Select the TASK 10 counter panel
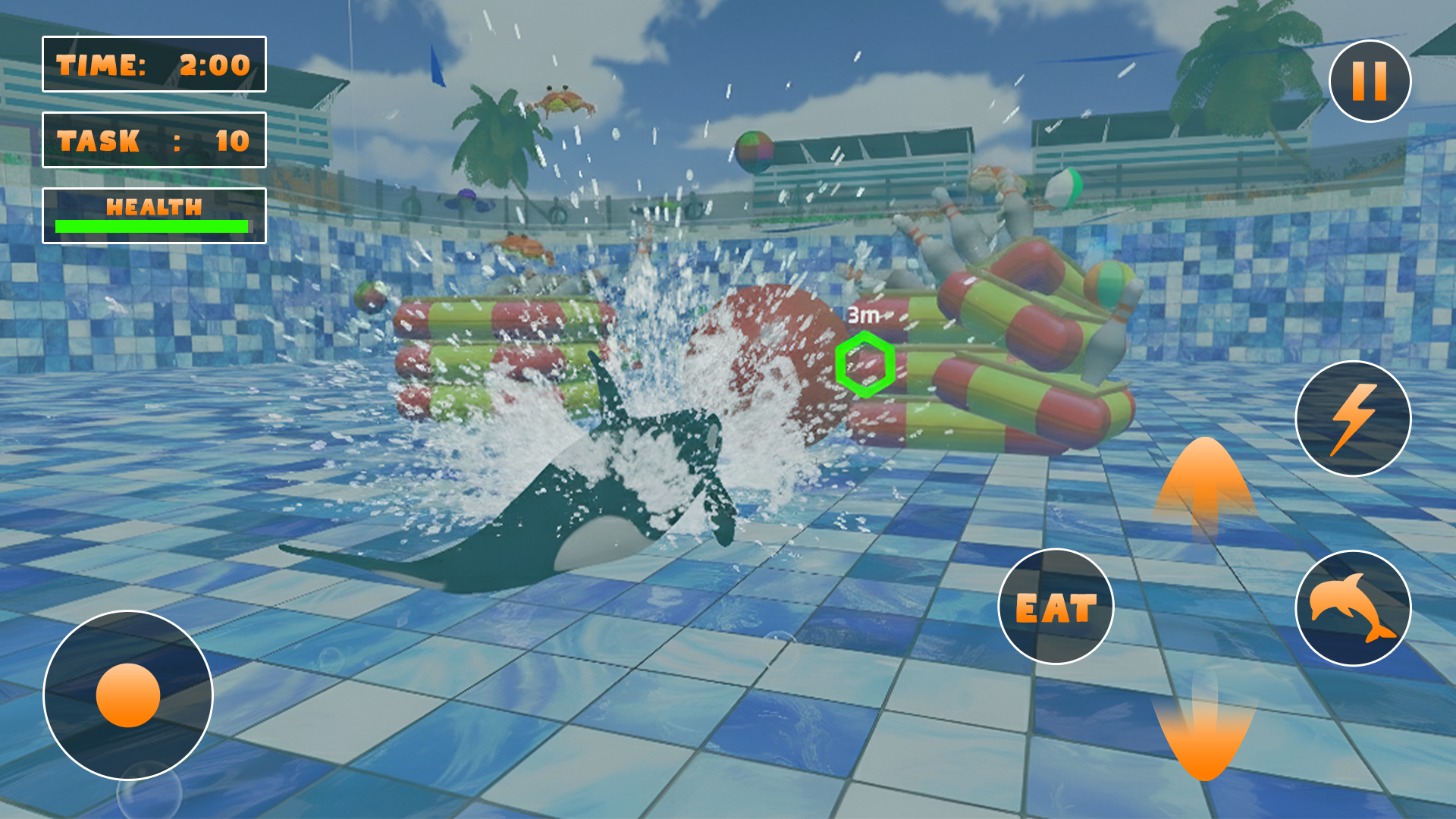 155,141
